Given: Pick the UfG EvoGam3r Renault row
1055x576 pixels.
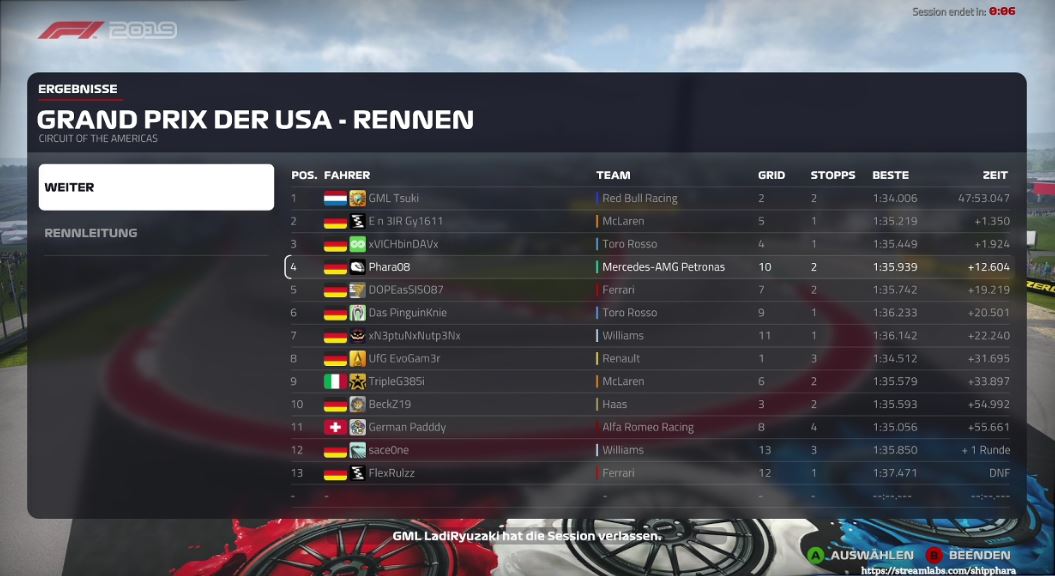Looking at the screenshot, I should [650, 358].
